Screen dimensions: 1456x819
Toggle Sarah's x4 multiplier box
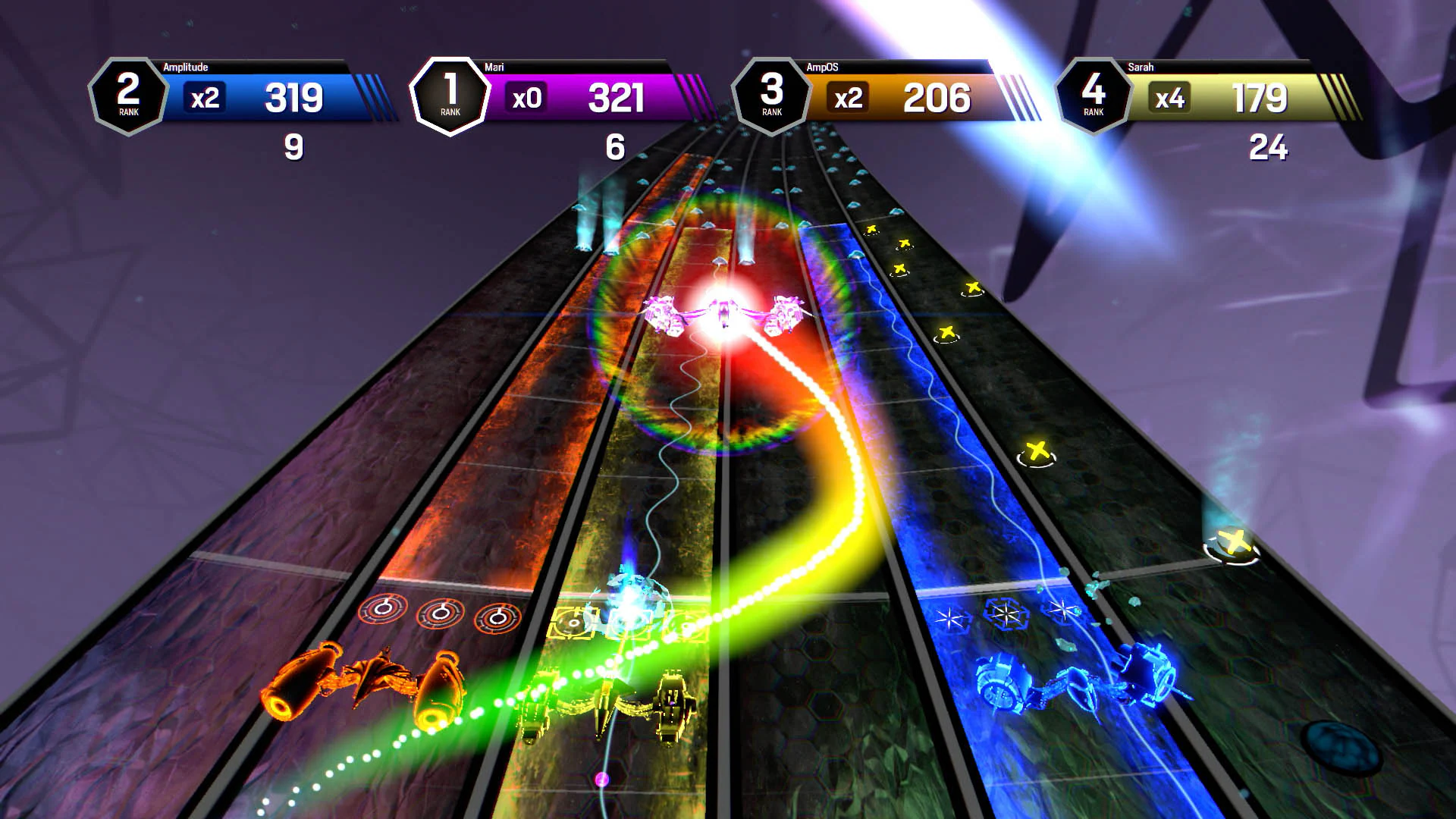pyautogui.click(x=1170, y=98)
